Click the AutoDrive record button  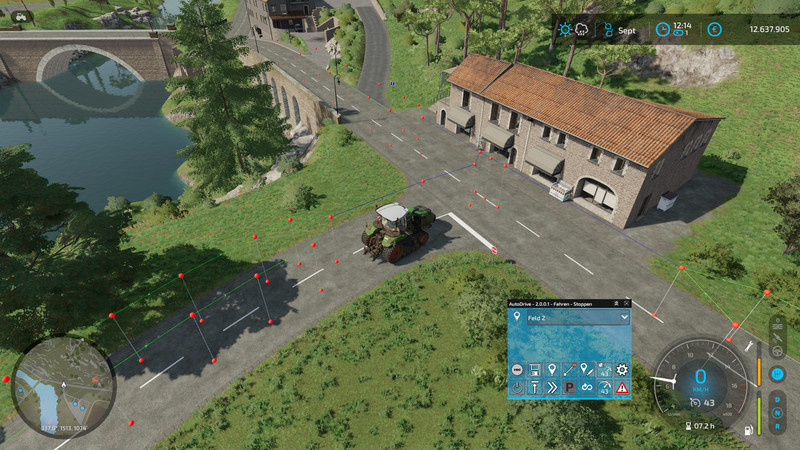[518, 370]
